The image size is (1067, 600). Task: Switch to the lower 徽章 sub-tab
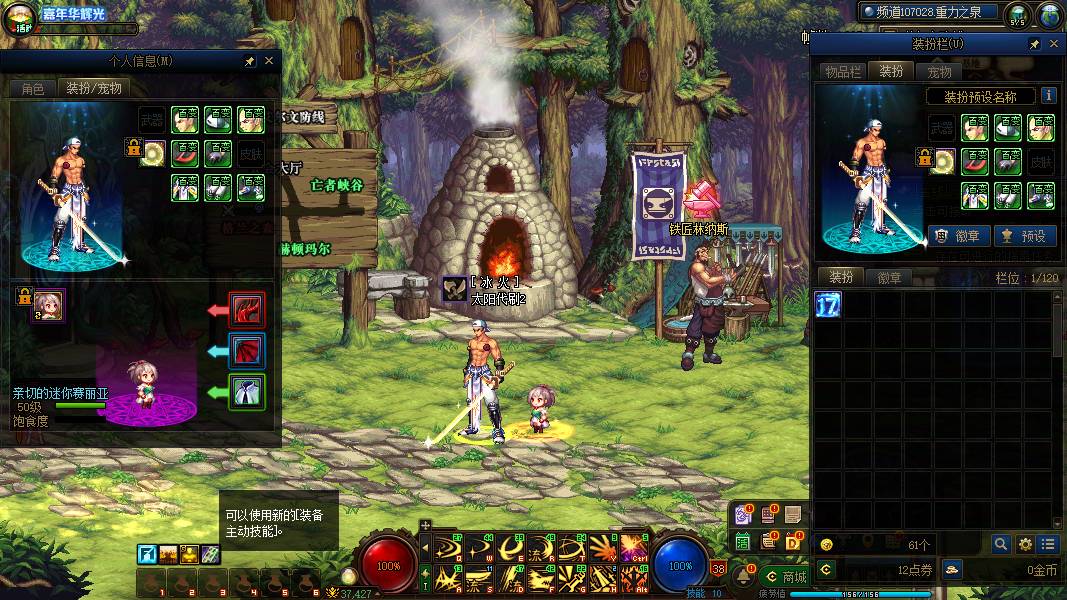point(888,278)
